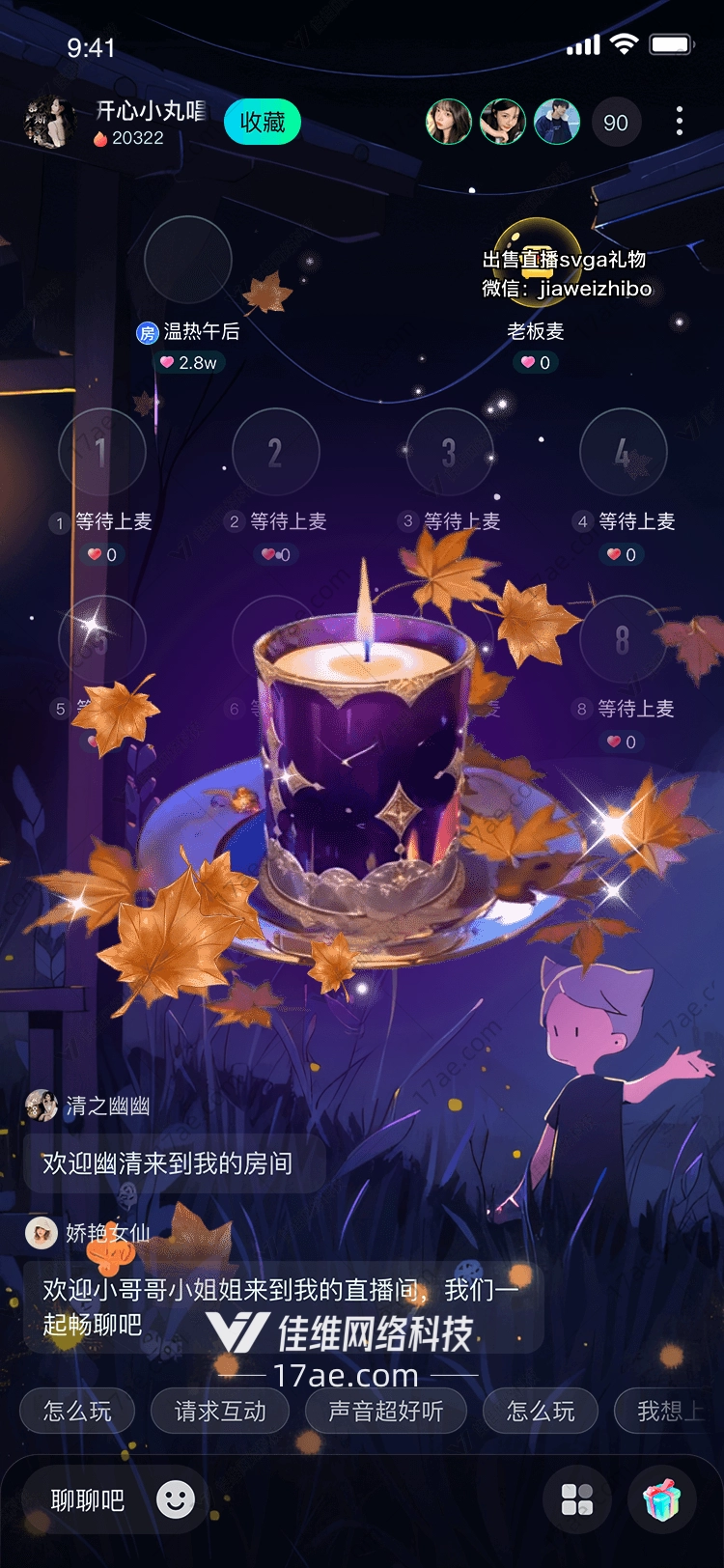Send the 请求互动 quick reply
724x1568 pixels.
pos(220,1412)
